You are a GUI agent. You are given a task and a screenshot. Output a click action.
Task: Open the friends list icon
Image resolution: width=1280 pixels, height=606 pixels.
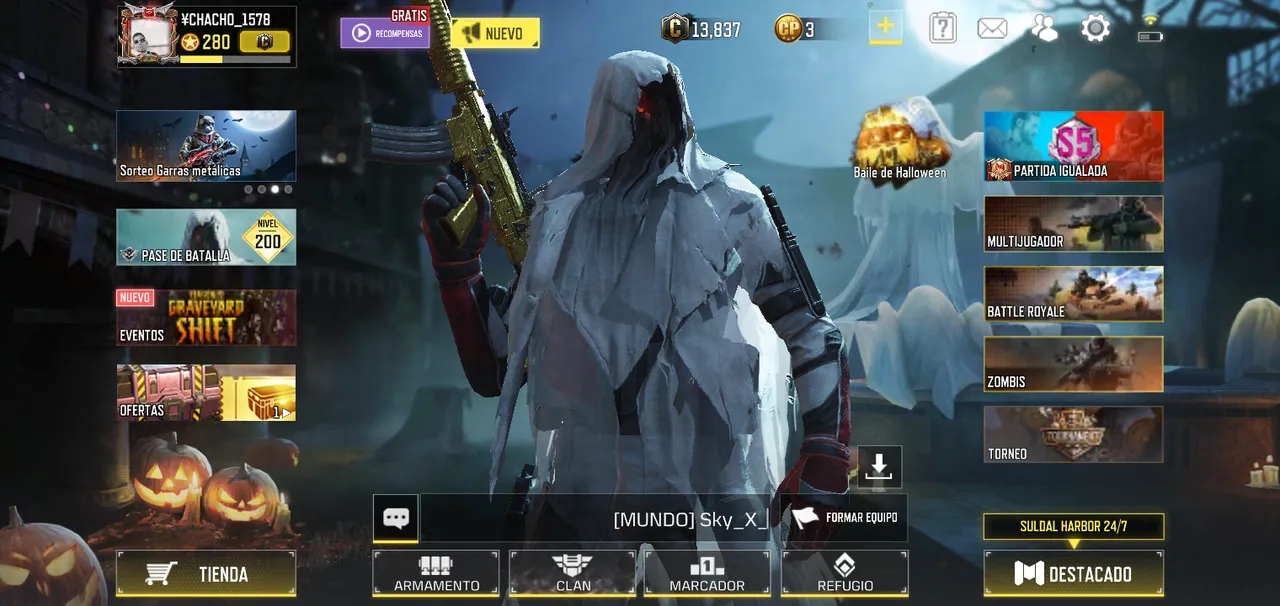tap(1044, 29)
